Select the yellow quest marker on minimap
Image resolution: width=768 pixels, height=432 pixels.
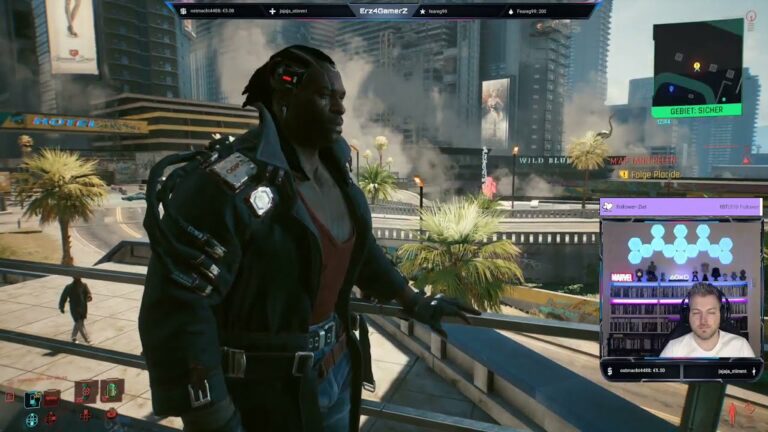[697, 67]
